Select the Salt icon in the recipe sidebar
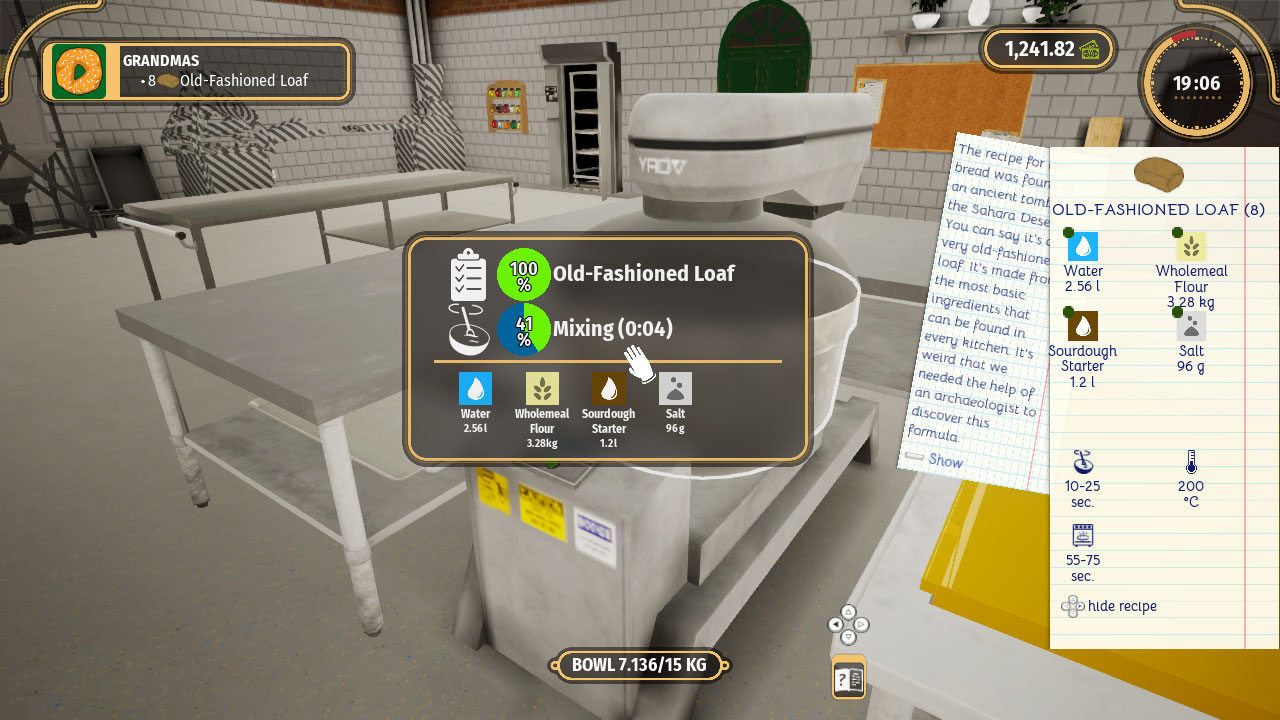The image size is (1280, 720). pyautogui.click(x=1189, y=324)
